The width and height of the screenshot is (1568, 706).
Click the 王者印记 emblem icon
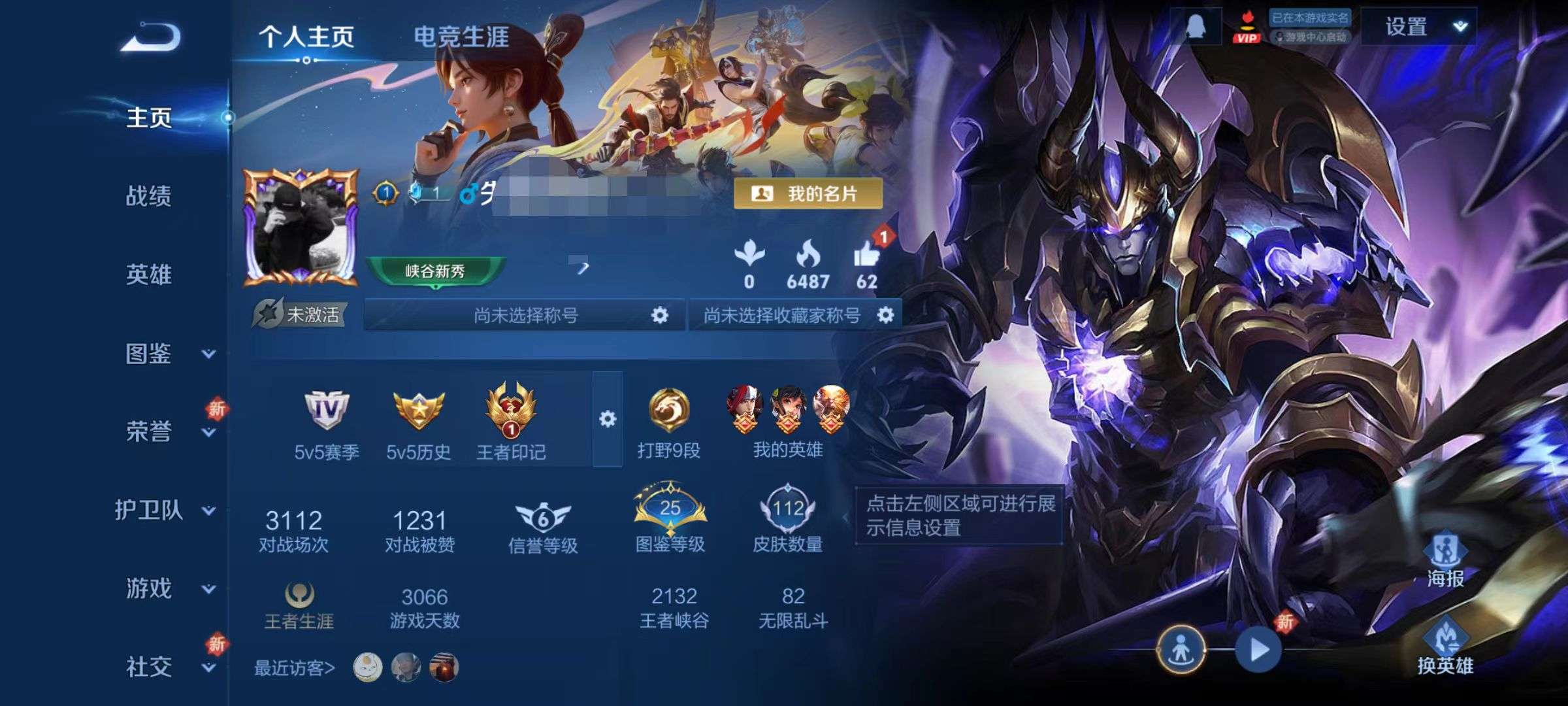(x=511, y=413)
